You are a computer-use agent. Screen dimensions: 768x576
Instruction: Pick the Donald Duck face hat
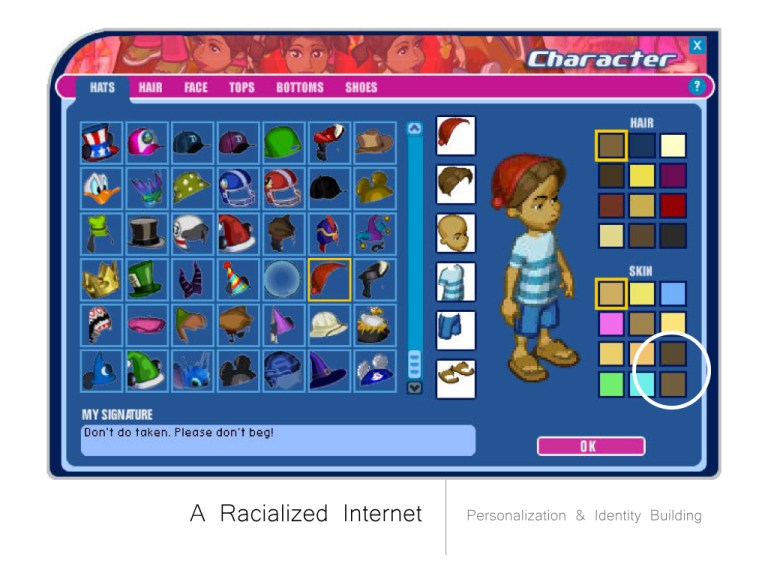point(101,189)
